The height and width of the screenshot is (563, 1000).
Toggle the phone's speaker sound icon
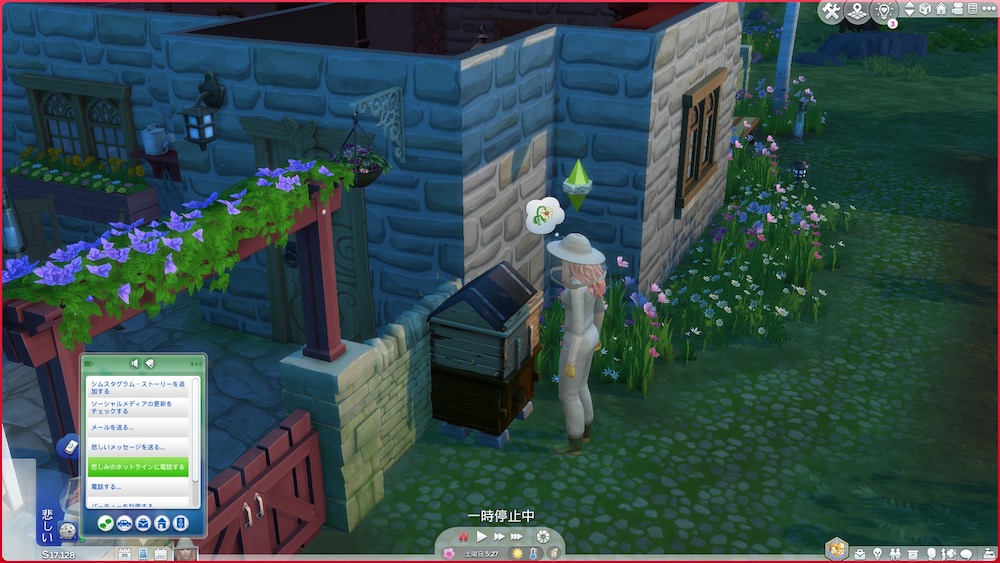pyautogui.click(x=135, y=363)
